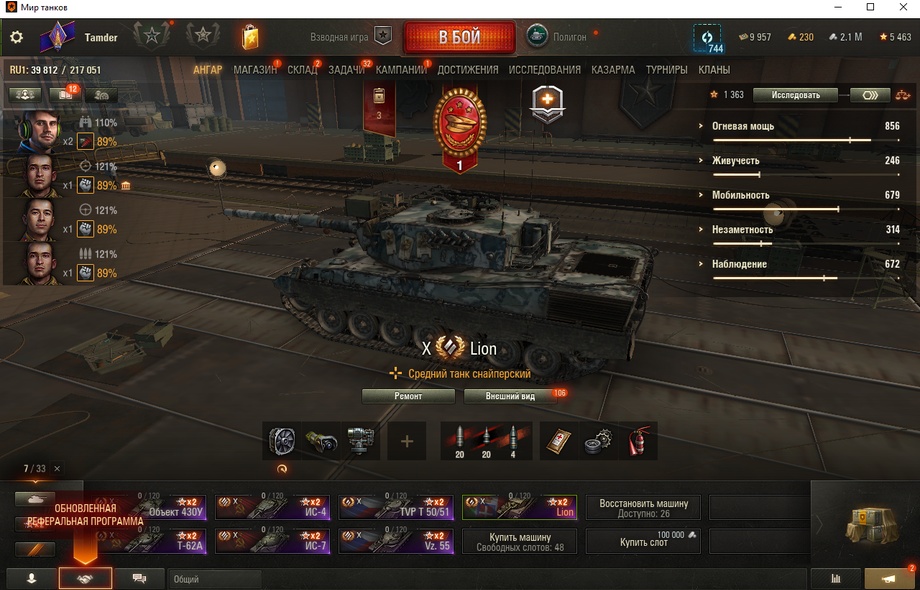
Task: Switch to the МАГАЗИН tab
Action: (255, 70)
